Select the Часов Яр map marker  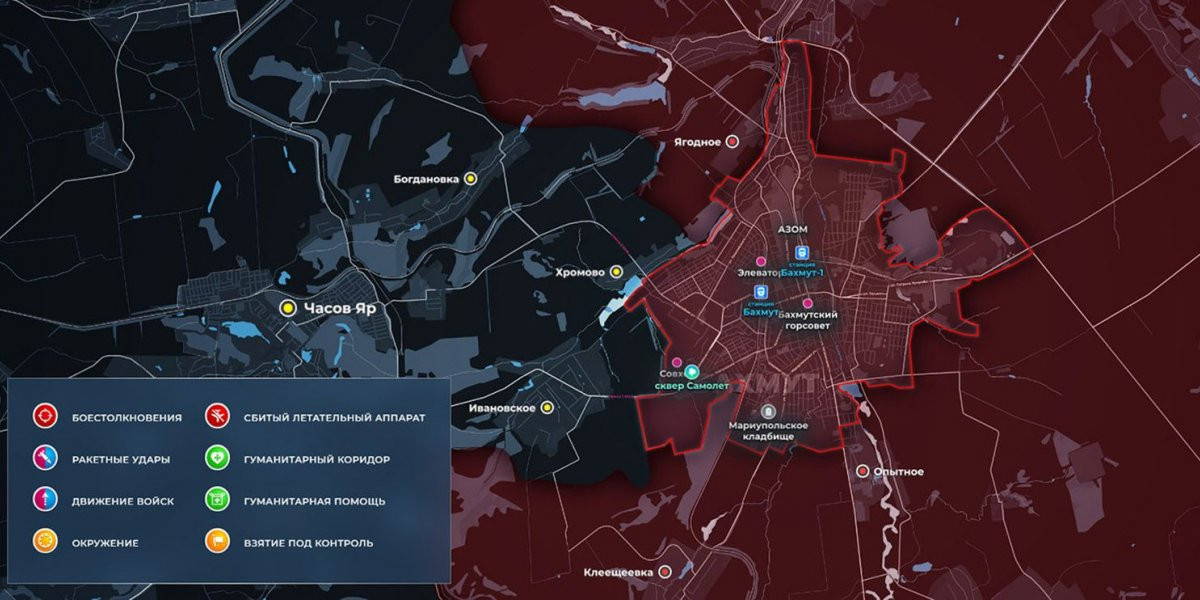point(288,308)
